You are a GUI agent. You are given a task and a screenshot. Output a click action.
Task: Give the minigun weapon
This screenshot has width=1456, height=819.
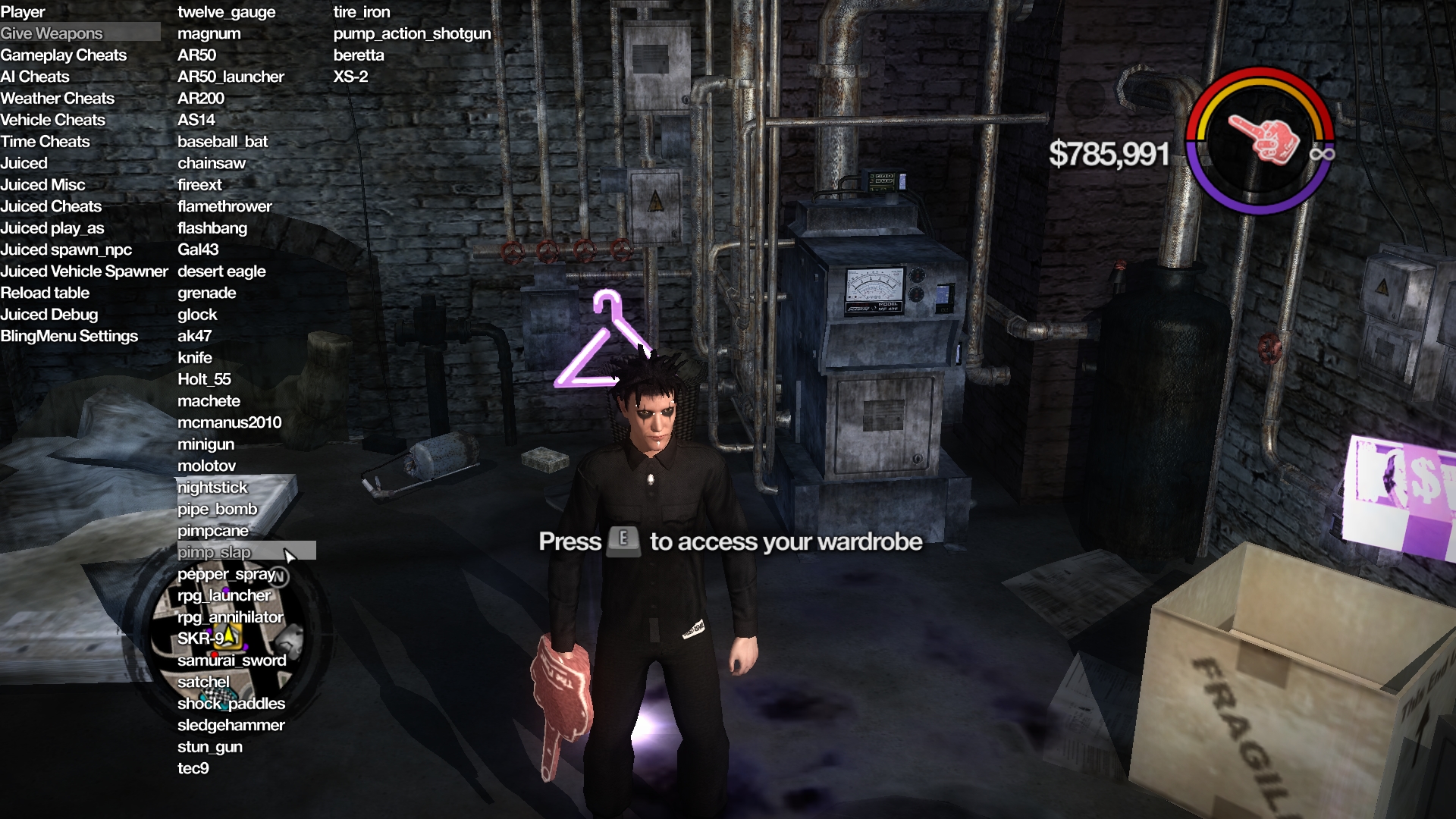pos(206,444)
